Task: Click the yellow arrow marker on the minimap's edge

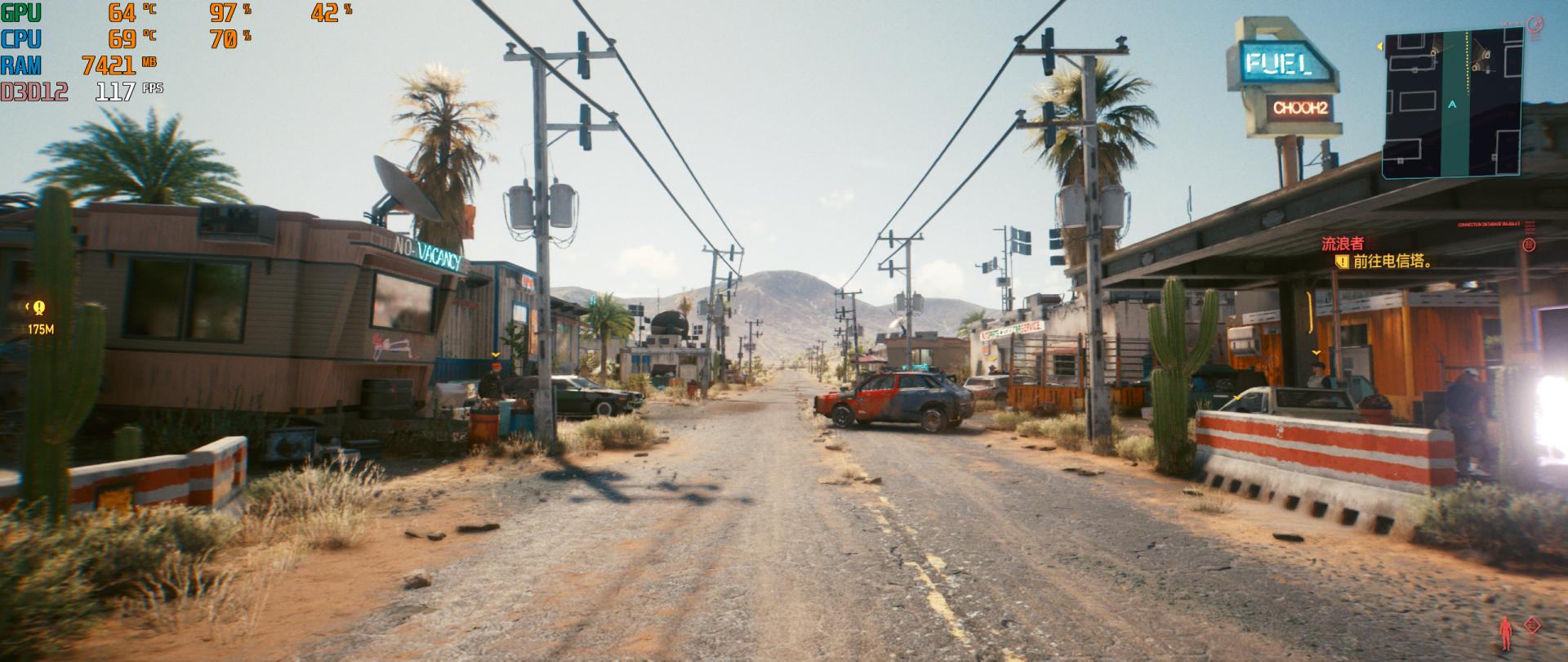Action: [1380, 47]
